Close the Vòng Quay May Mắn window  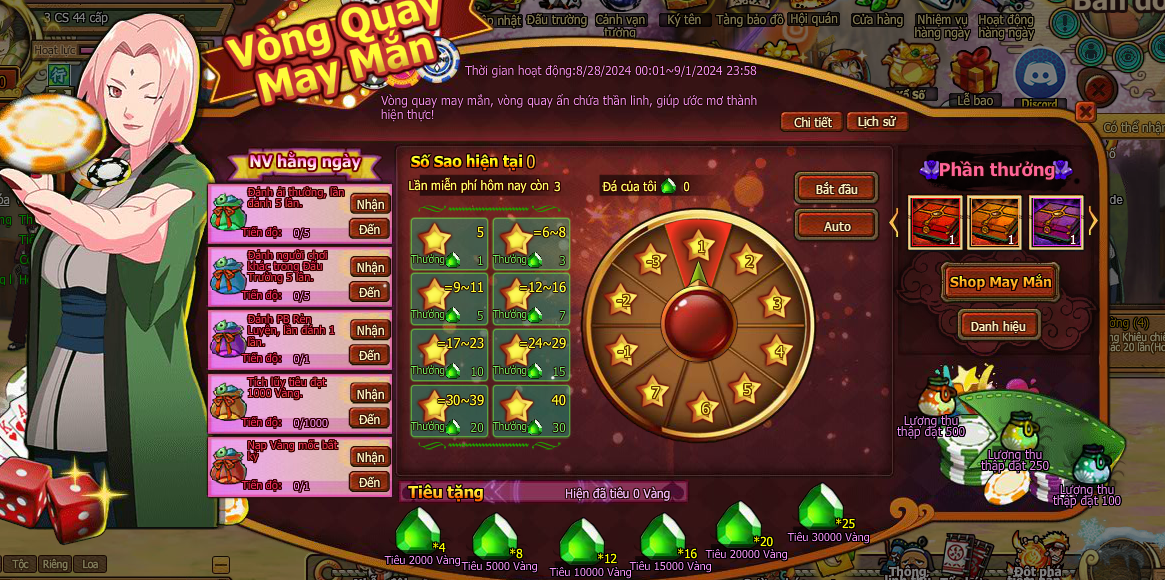[x=1085, y=110]
